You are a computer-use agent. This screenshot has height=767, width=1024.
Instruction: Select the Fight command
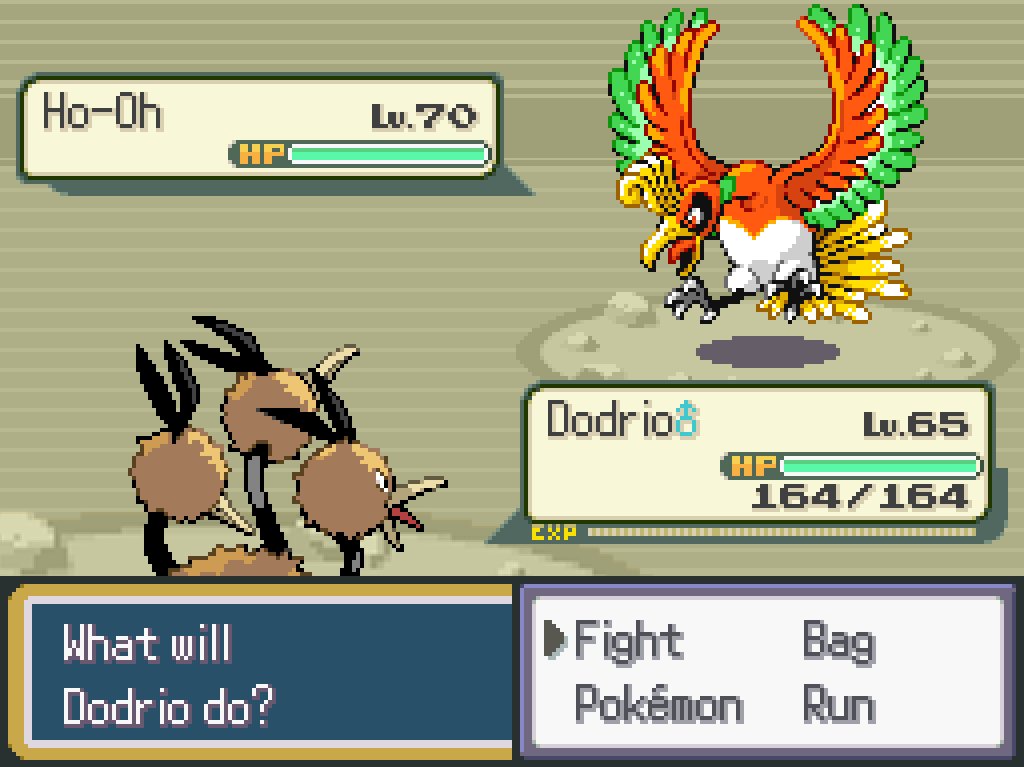pyautogui.click(x=628, y=641)
